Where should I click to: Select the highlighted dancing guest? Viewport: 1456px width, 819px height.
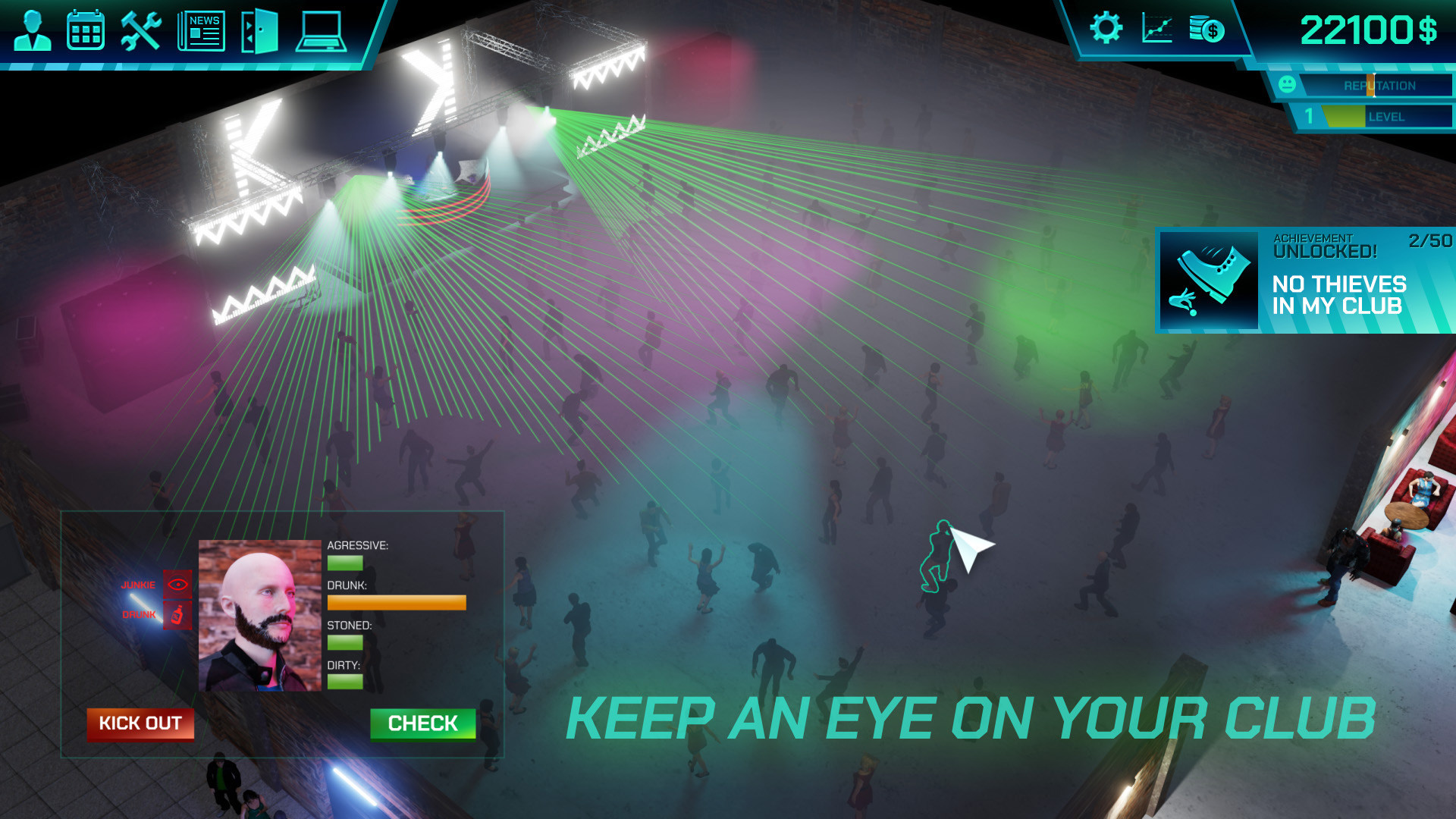(940, 554)
